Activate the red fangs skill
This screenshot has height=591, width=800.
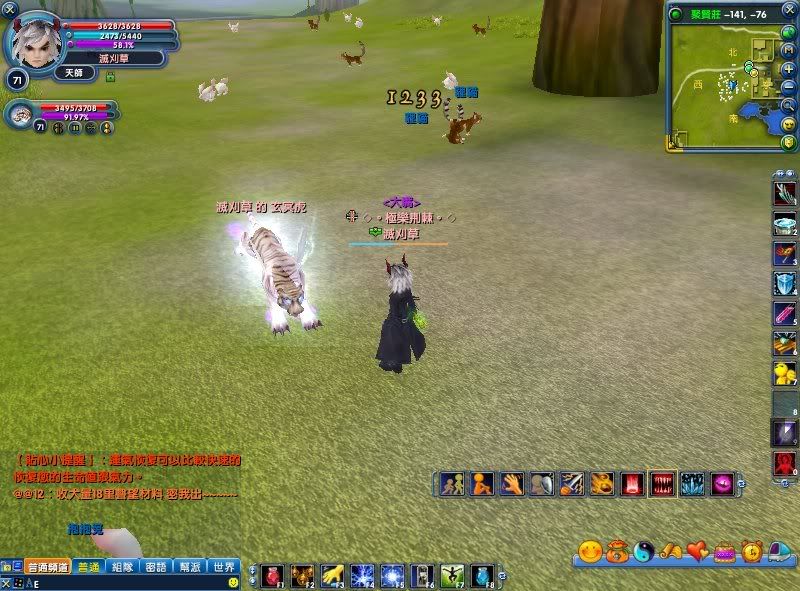click(x=662, y=484)
